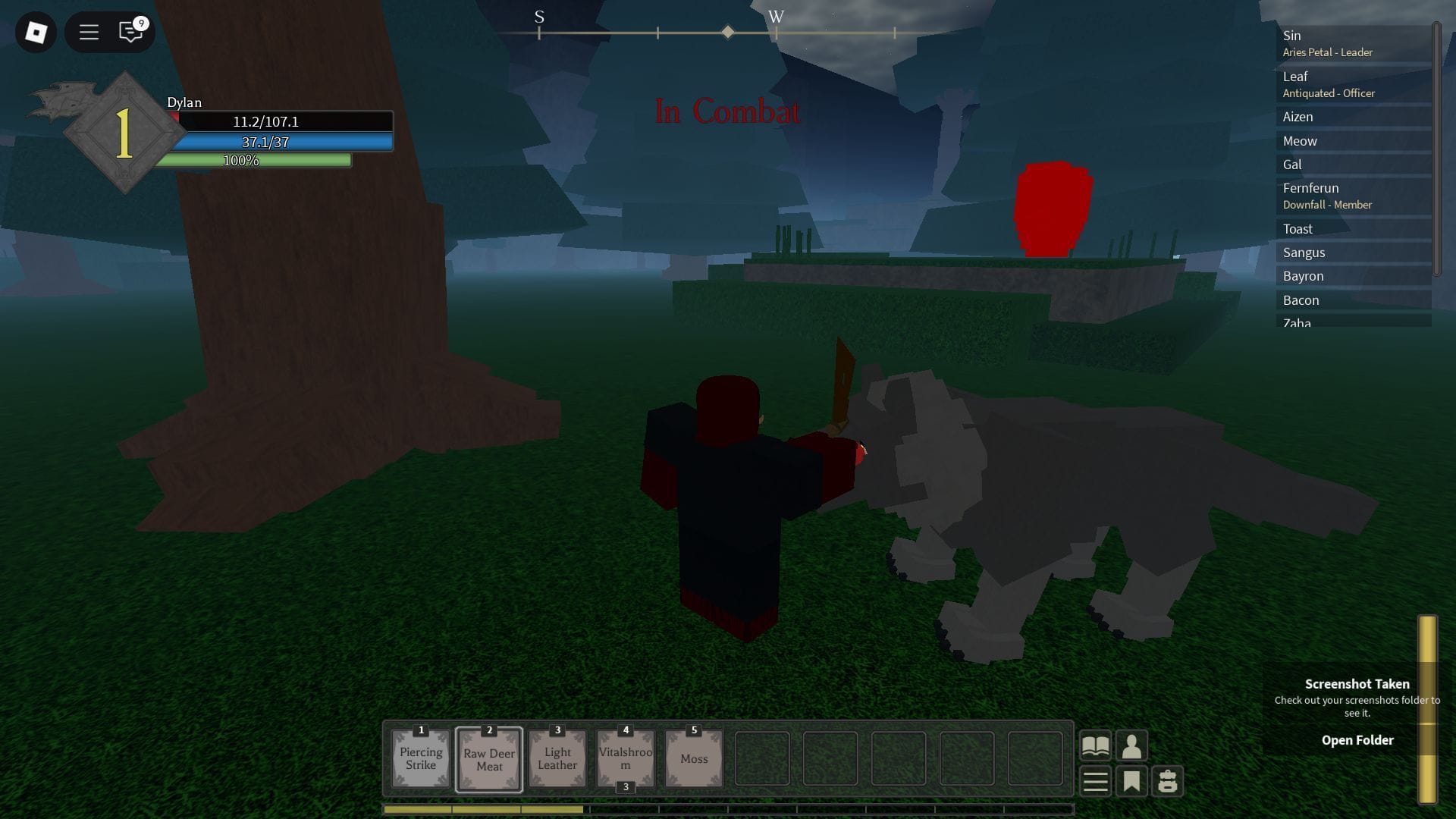Click Open Folder in the screenshot notification
The height and width of the screenshot is (819, 1456).
tap(1357, 739)
